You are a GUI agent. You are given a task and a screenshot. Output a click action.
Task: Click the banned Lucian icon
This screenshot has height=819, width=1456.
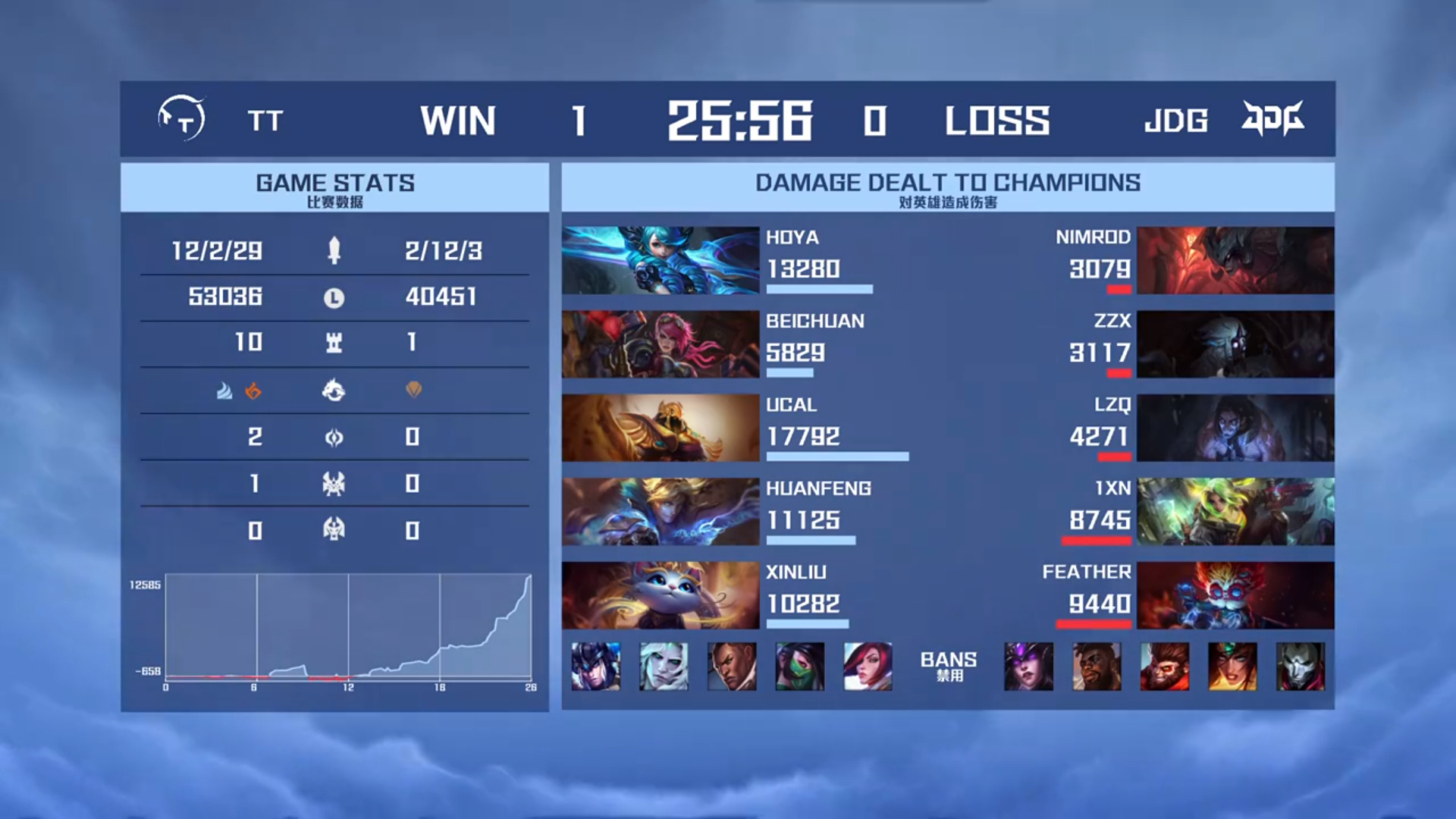732,667
